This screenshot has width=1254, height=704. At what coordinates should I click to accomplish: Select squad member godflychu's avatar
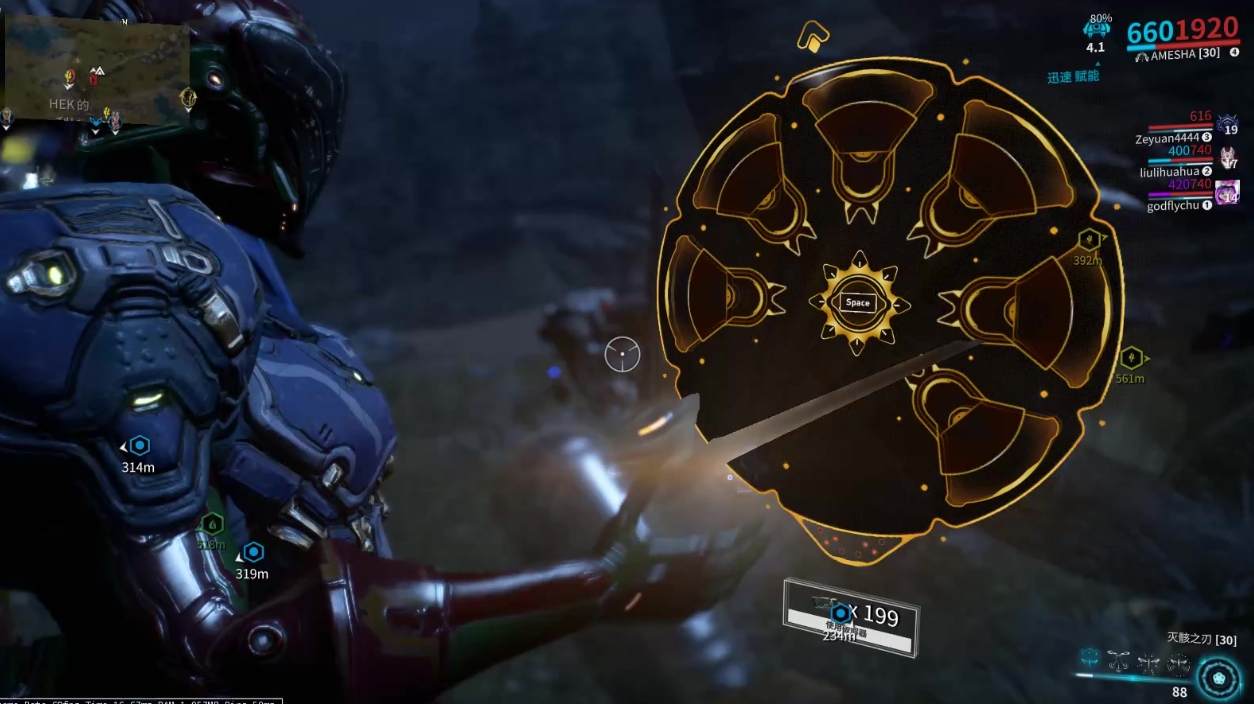point(1228,192)
